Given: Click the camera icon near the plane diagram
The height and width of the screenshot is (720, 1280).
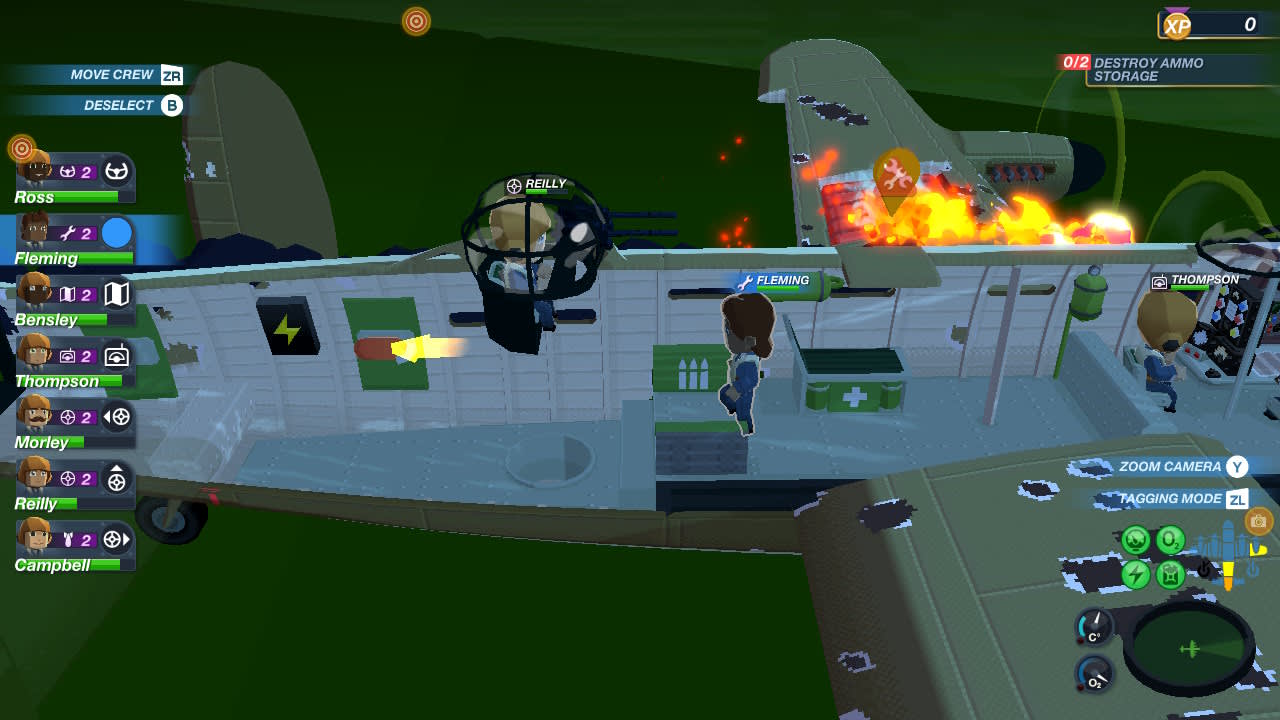Looking at the screenshot, I should (1257, 522).
